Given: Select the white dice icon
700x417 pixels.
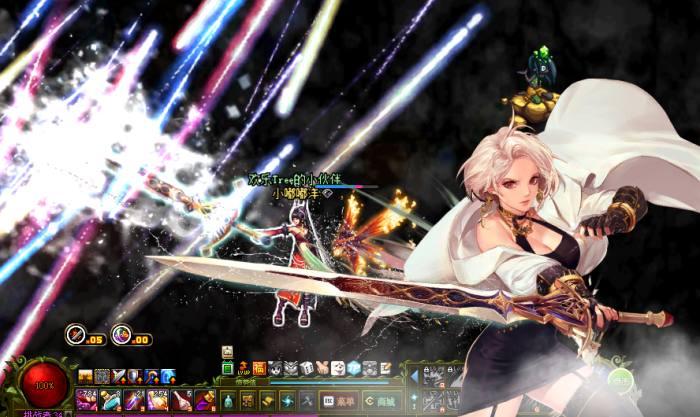Looking at the screenshot, I should (307, 369).
